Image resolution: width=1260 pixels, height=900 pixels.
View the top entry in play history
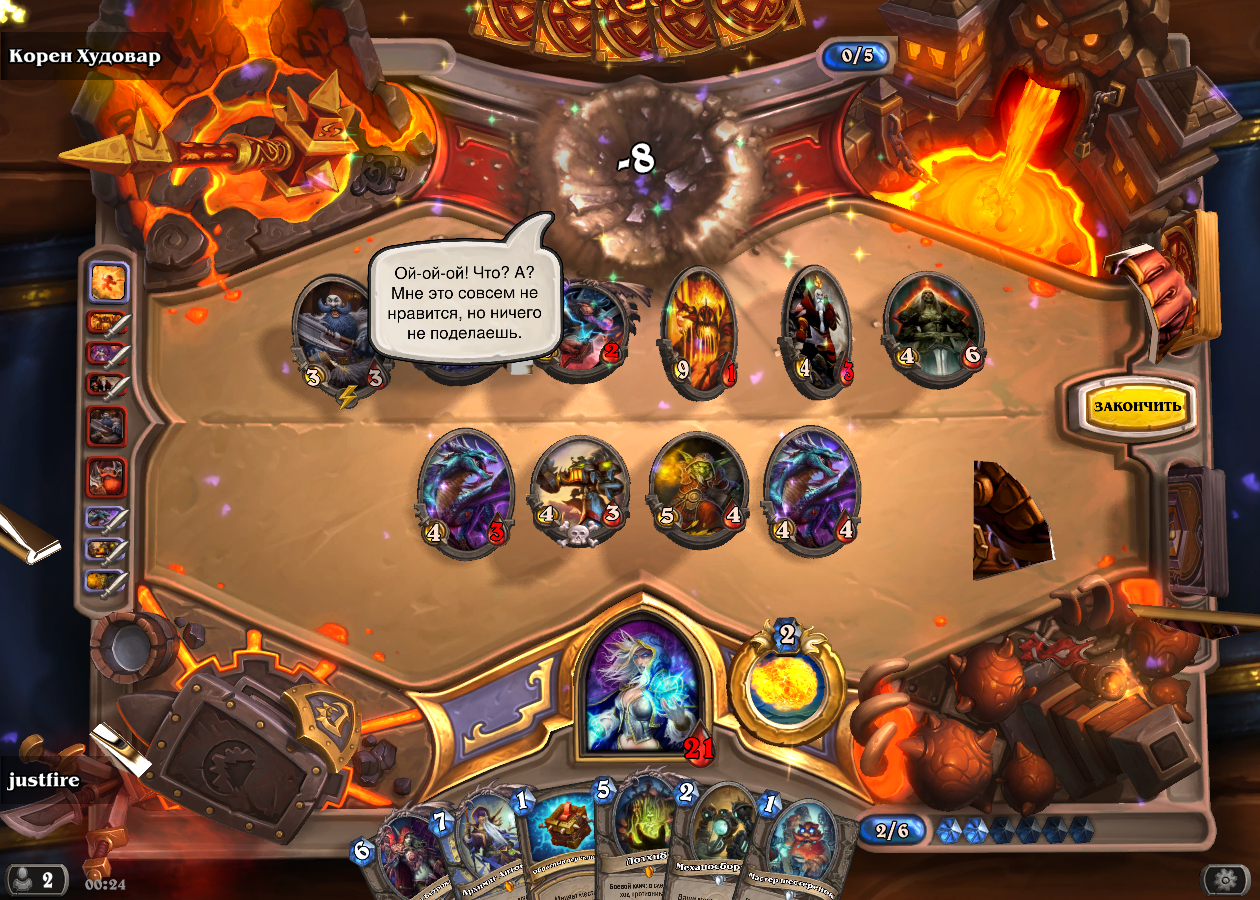pyautogui.click(x=108, y=283)
